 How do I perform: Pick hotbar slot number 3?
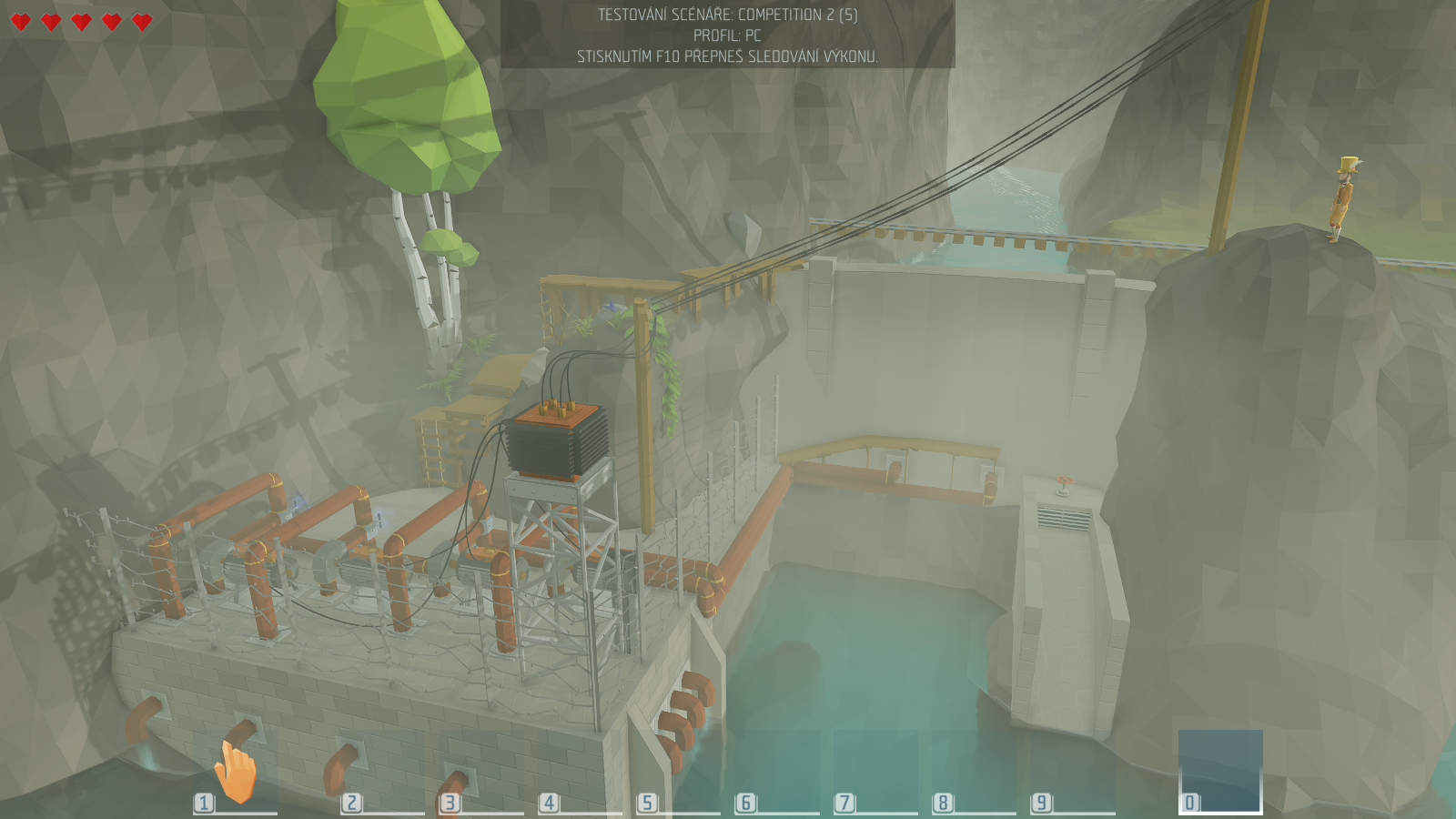(x=480, y=773)
